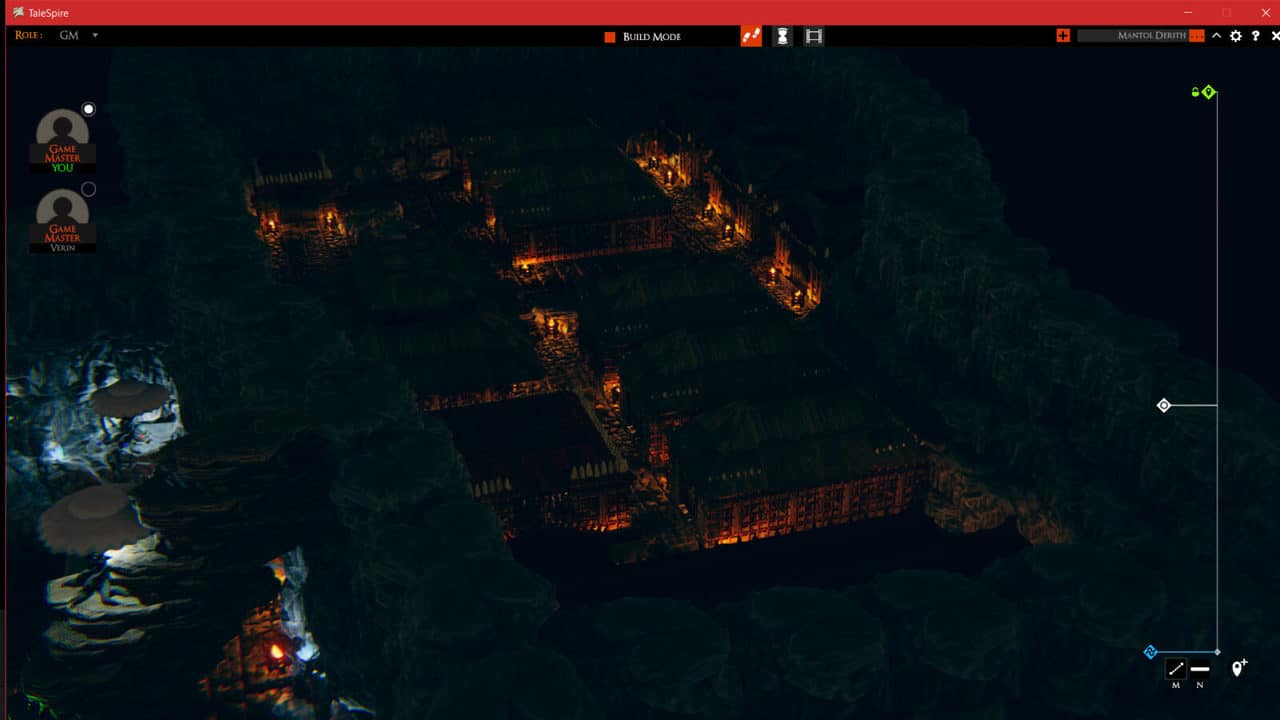The width and height of the screenshot is (1280, 720).
Task: Select the orange footprints mode icon
Action: [x=751, y=36]
